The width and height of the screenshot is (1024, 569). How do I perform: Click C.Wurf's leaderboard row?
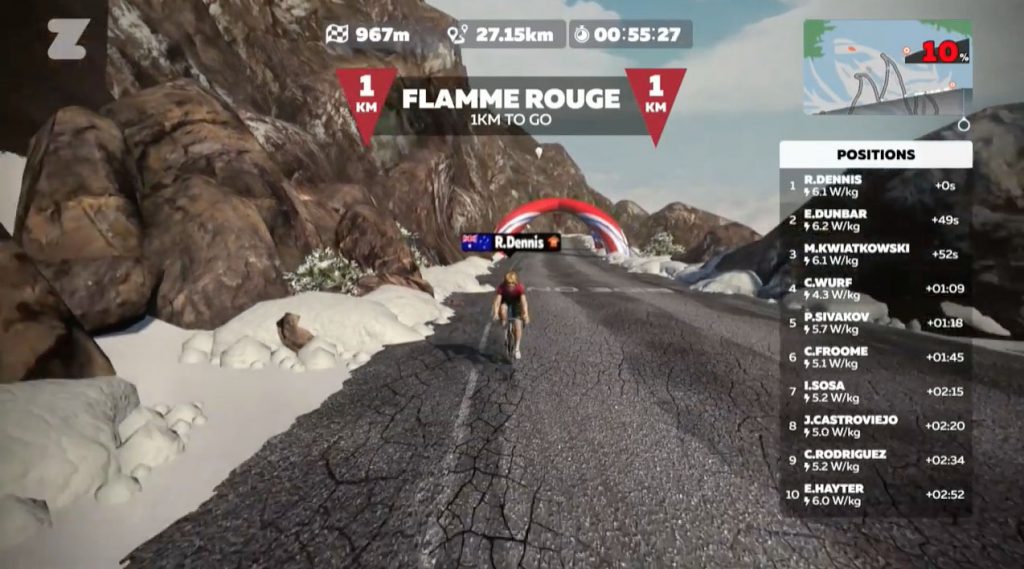(875, 289)
